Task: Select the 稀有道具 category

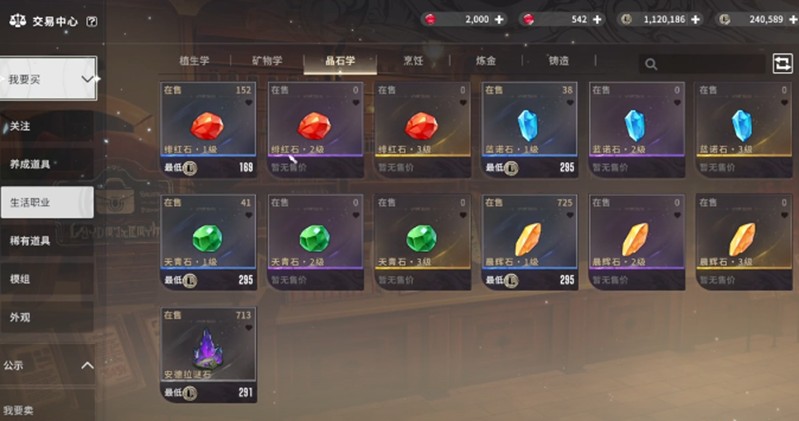Action: pyautogui.click(x=30, y=240)
